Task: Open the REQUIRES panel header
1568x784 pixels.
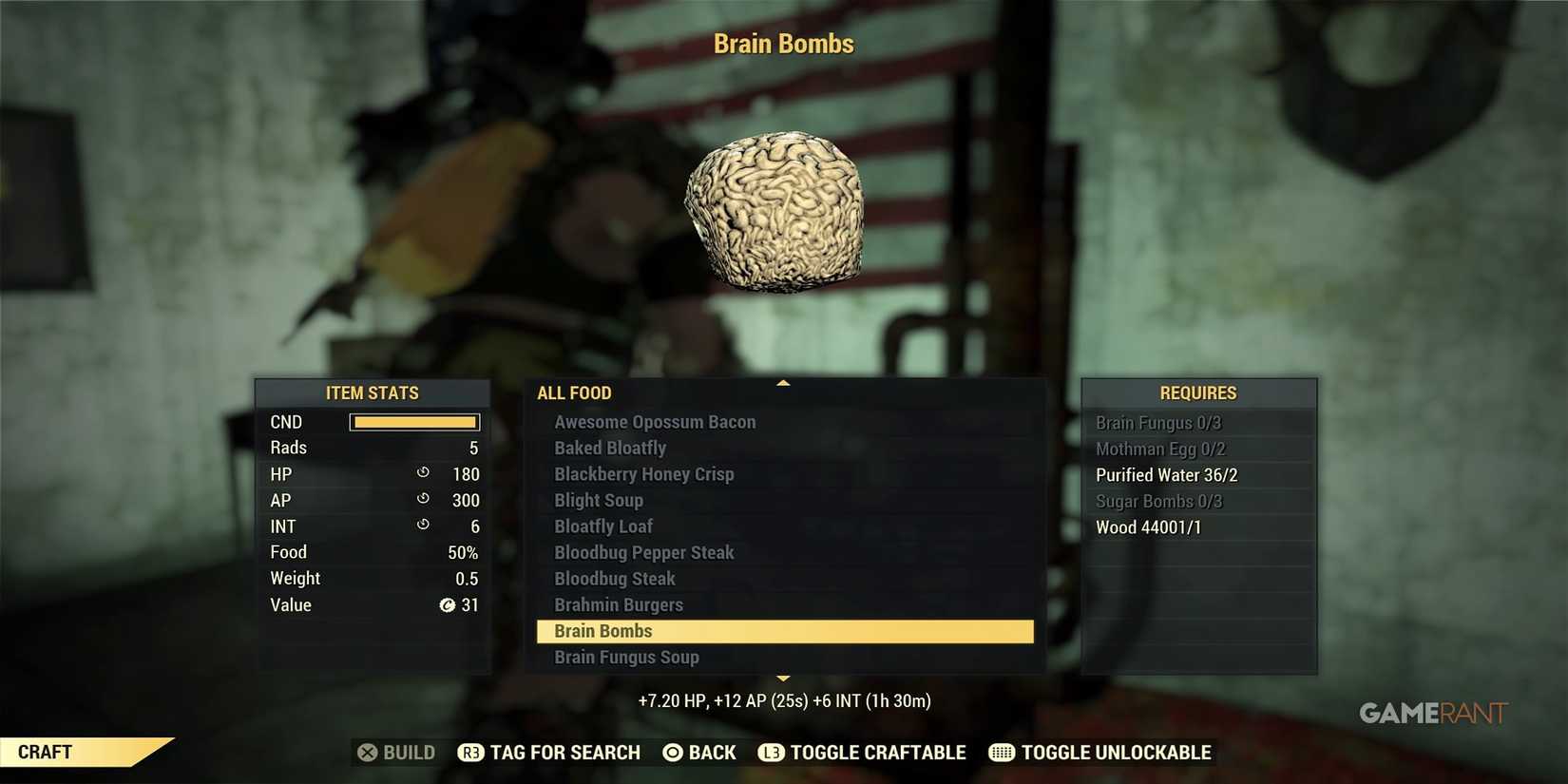Action: point(1198,392)
